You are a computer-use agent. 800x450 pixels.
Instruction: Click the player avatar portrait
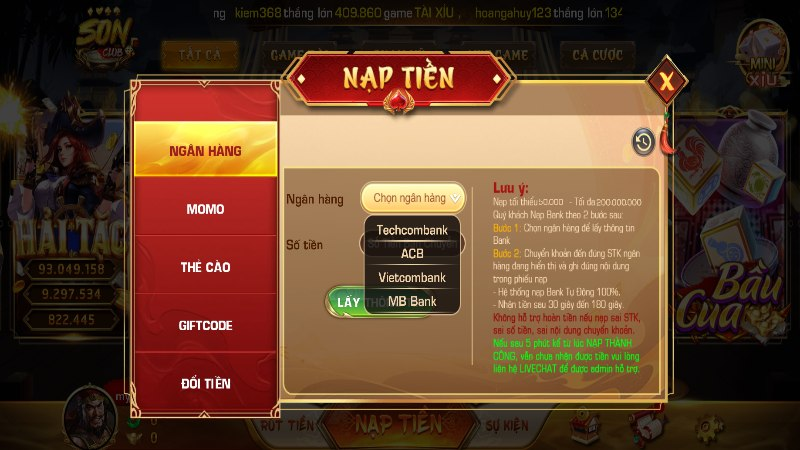click(x=89, y=413)
